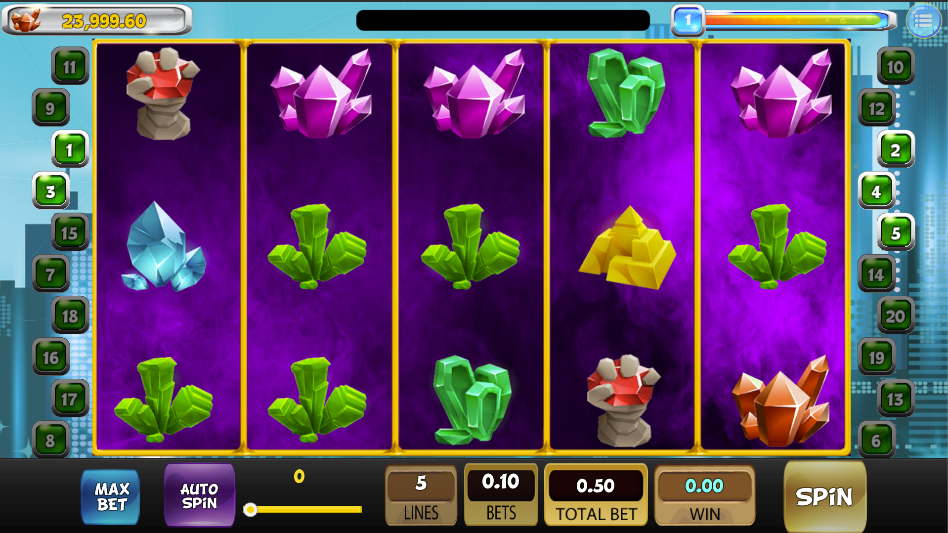Open the coin balance display
This screenshot has height=533, width=948.
[97, 20]
